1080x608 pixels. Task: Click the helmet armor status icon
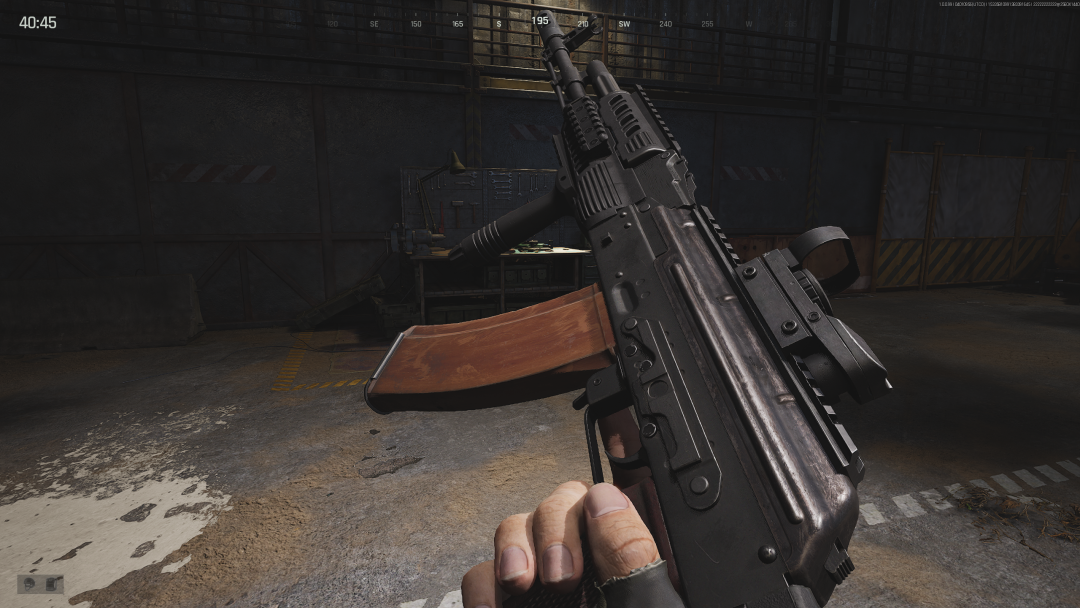point(30,584)
